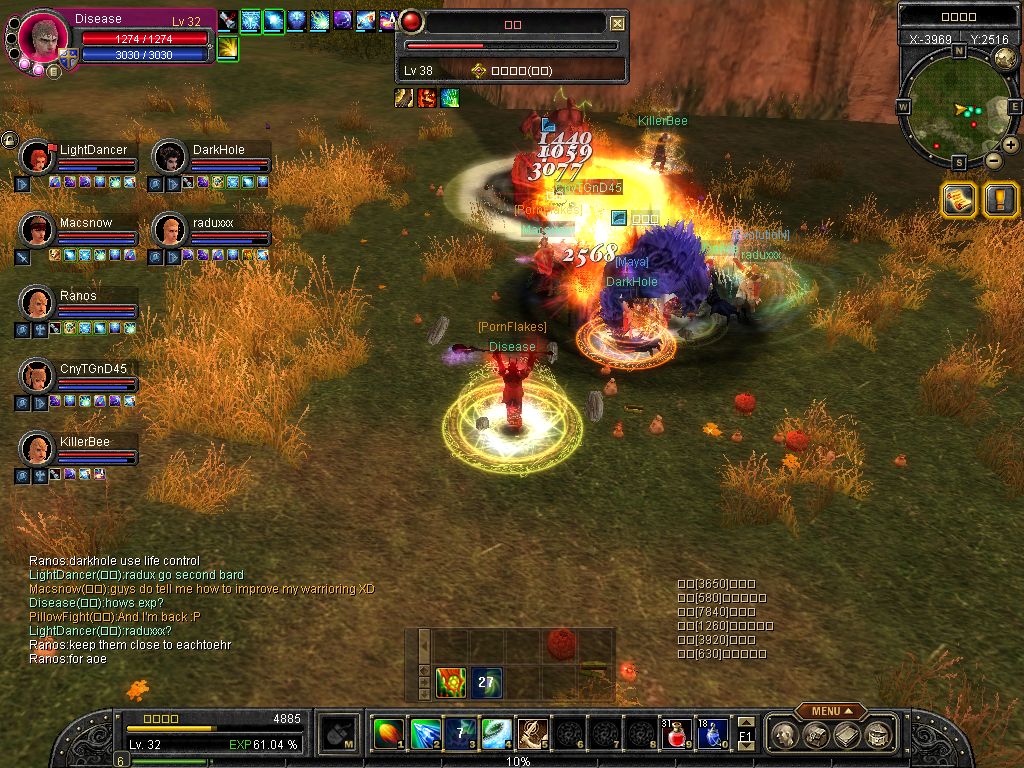
Task: Use the blue mana potion on hotbar
Action: click(712, 735)
